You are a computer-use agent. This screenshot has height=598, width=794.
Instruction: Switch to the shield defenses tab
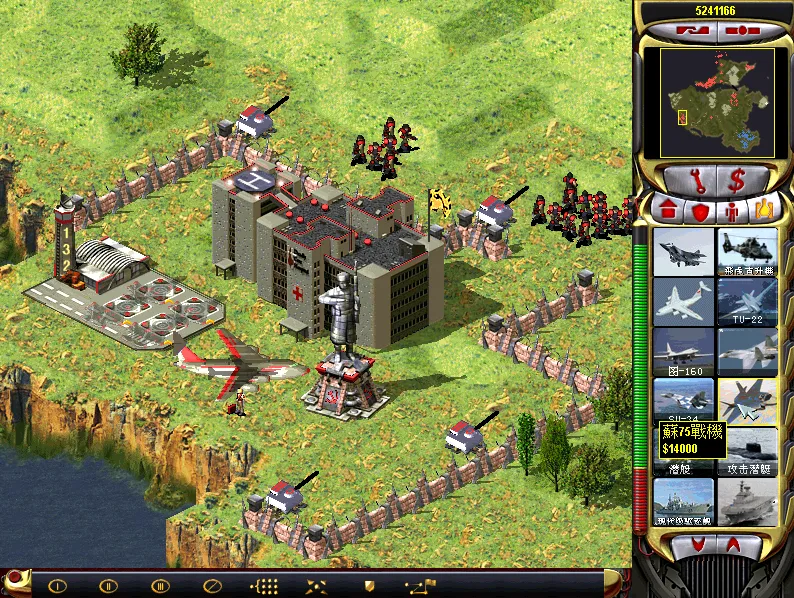(700, 211)
